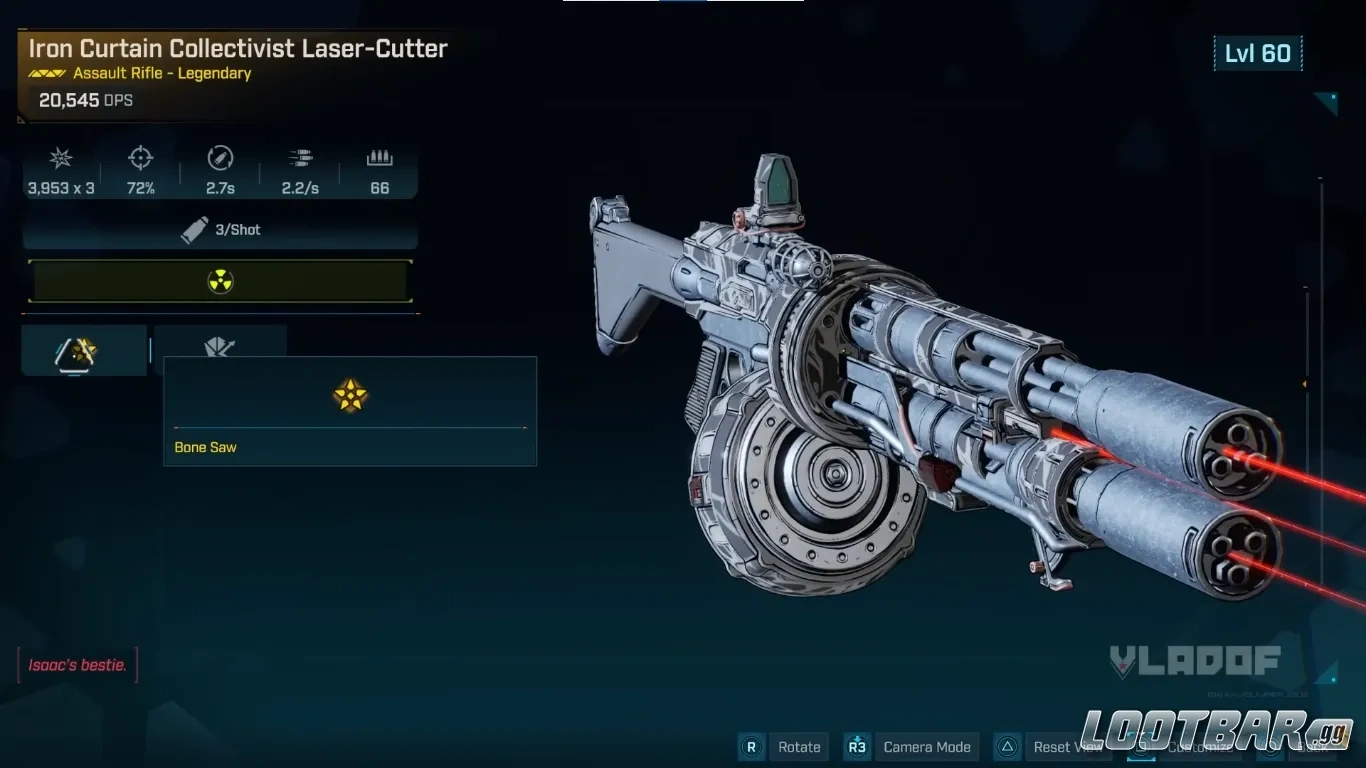Toggle Camera Mode
The image size is (1366, 768).
click(x=926, y=747)
